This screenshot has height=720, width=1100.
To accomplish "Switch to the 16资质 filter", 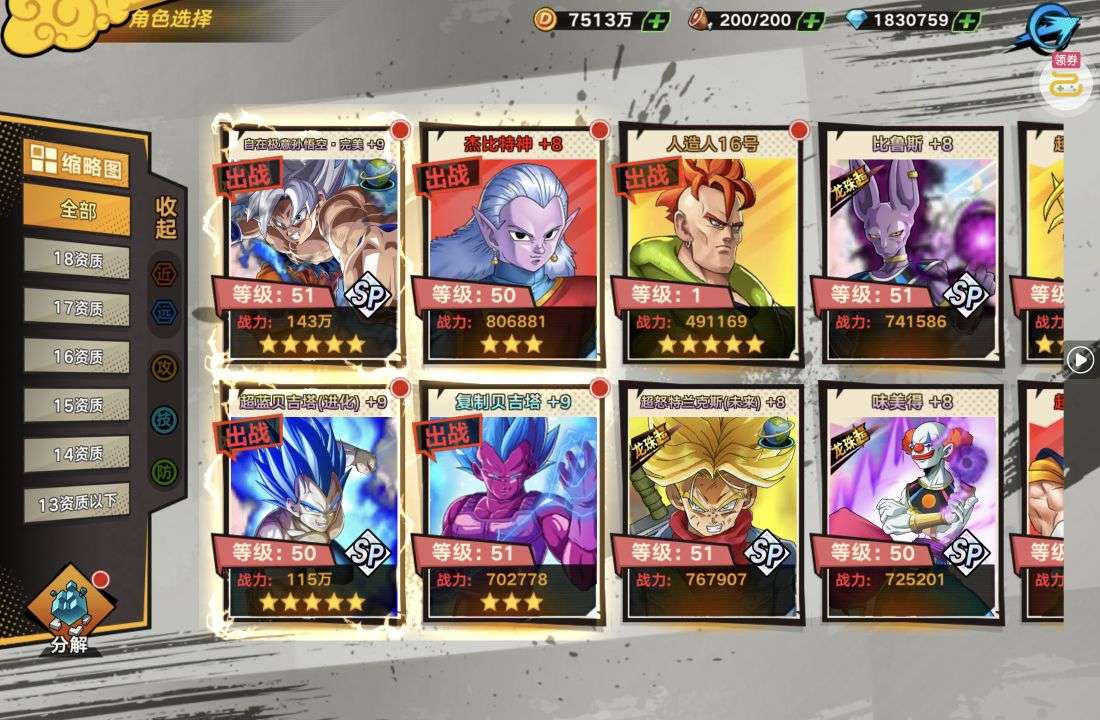I will pyautogui.click(x=77, y=356).
